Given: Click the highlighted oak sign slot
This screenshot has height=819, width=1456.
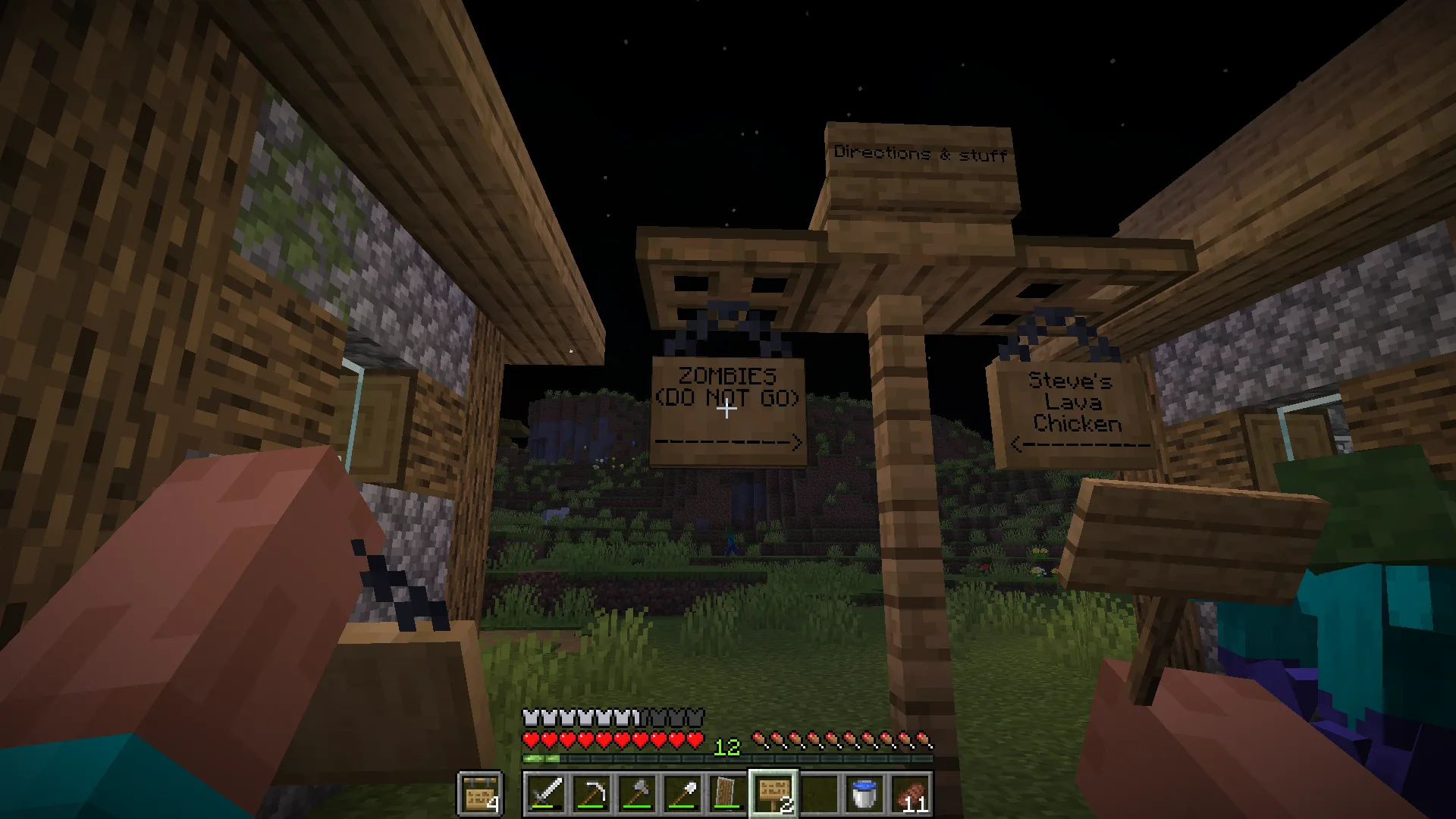Looking at the screenshot, I should (x=773, y=794).
